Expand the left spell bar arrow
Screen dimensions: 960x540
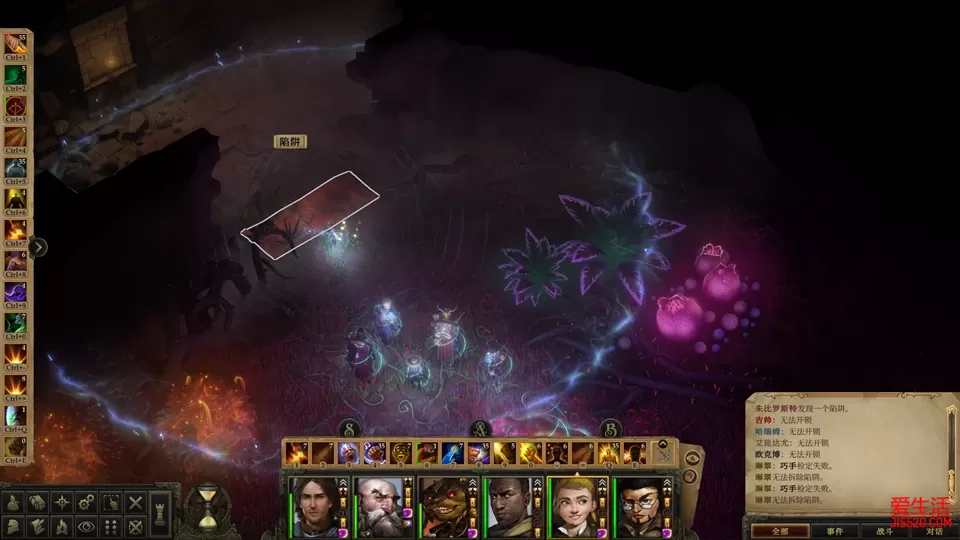pos(38,247)
